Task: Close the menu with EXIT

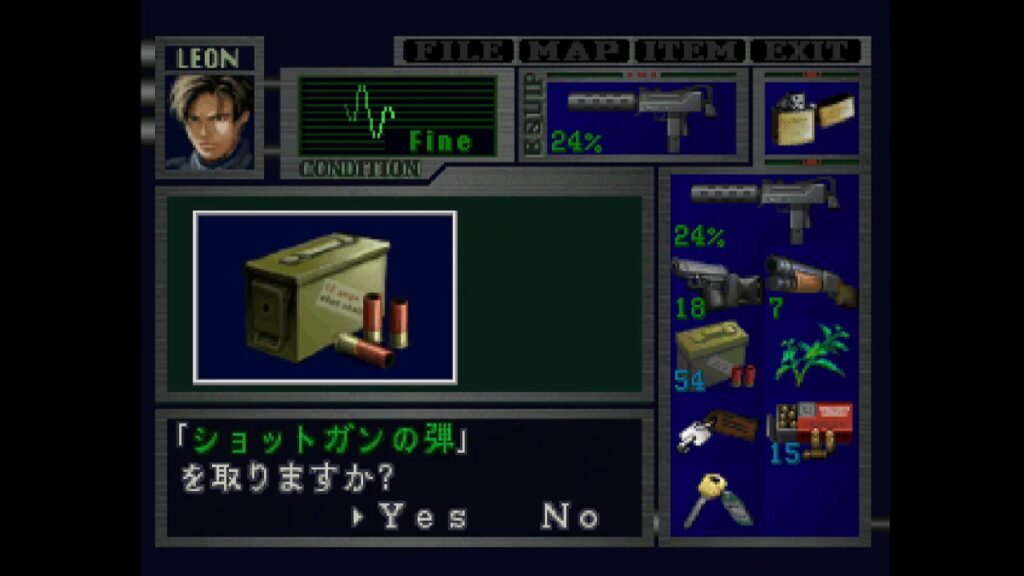Action: 806,51
